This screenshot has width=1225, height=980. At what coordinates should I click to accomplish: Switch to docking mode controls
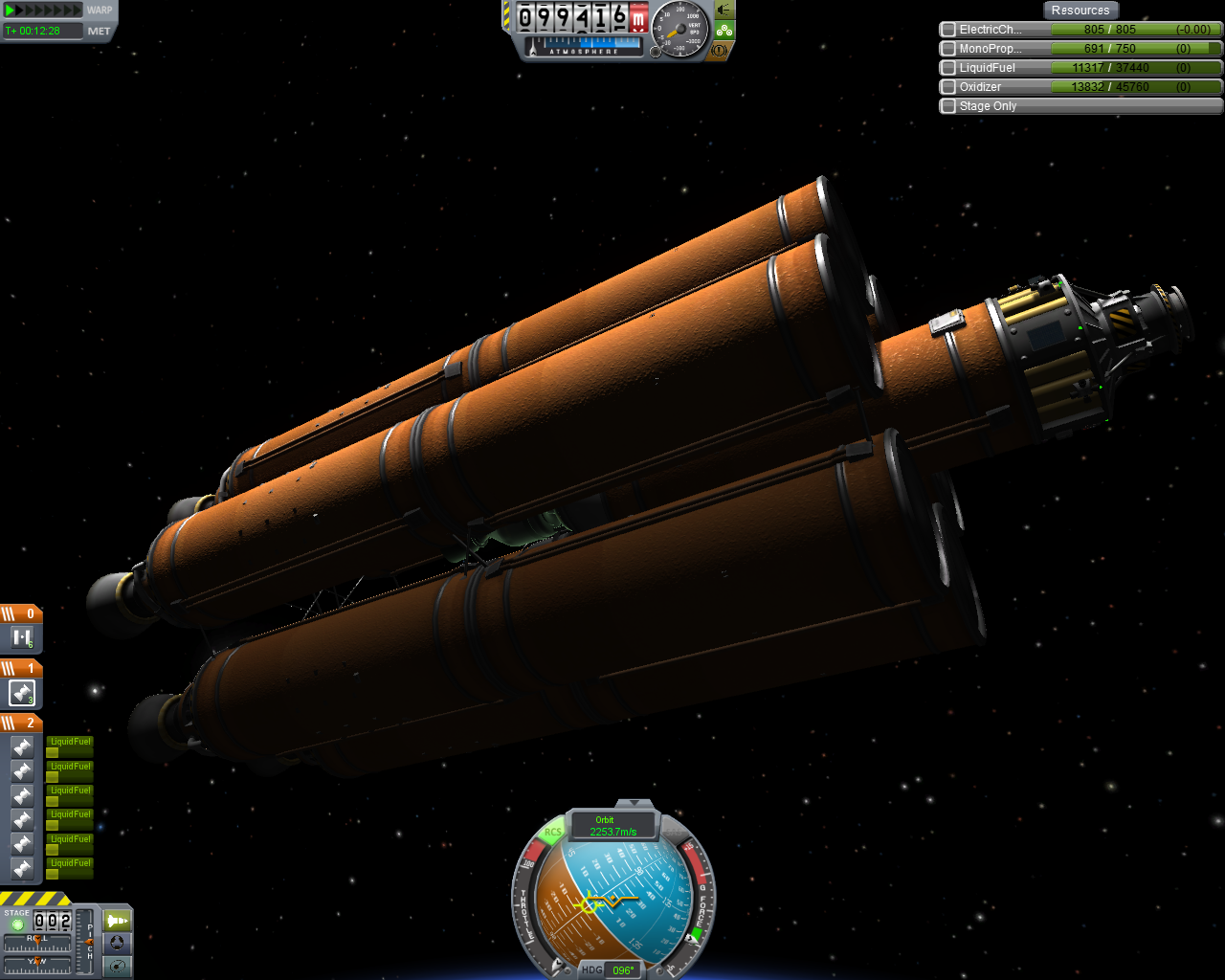[x=117, y=944]
